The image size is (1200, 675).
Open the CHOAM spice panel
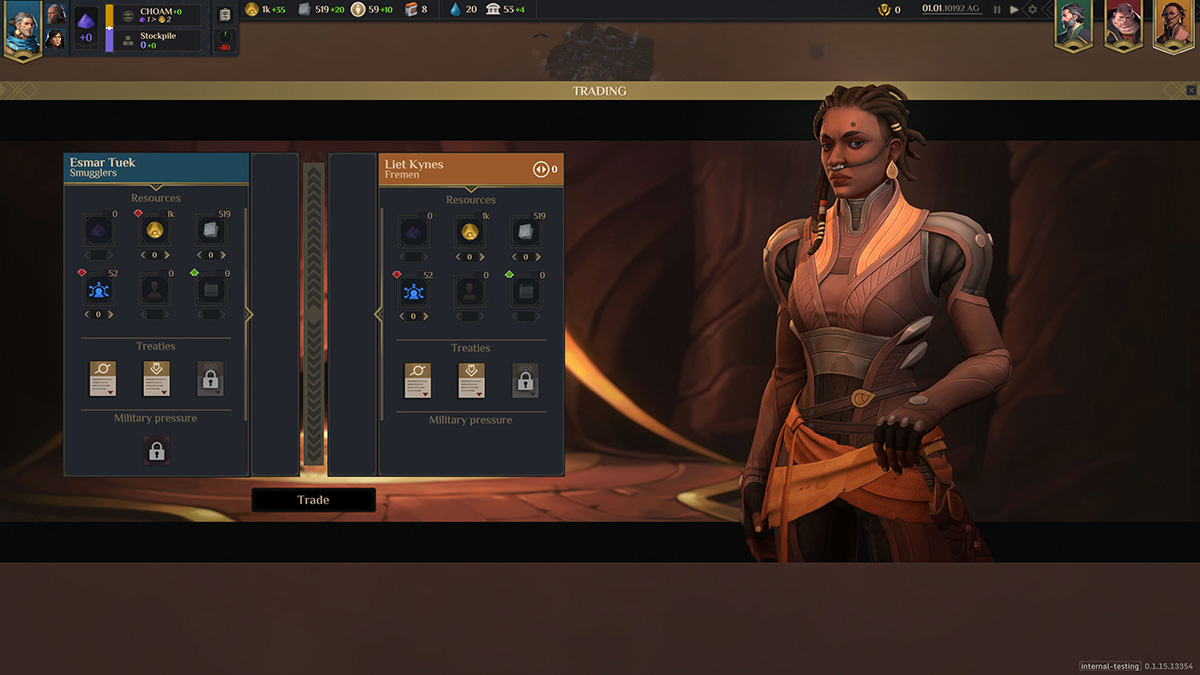point(158,15)
